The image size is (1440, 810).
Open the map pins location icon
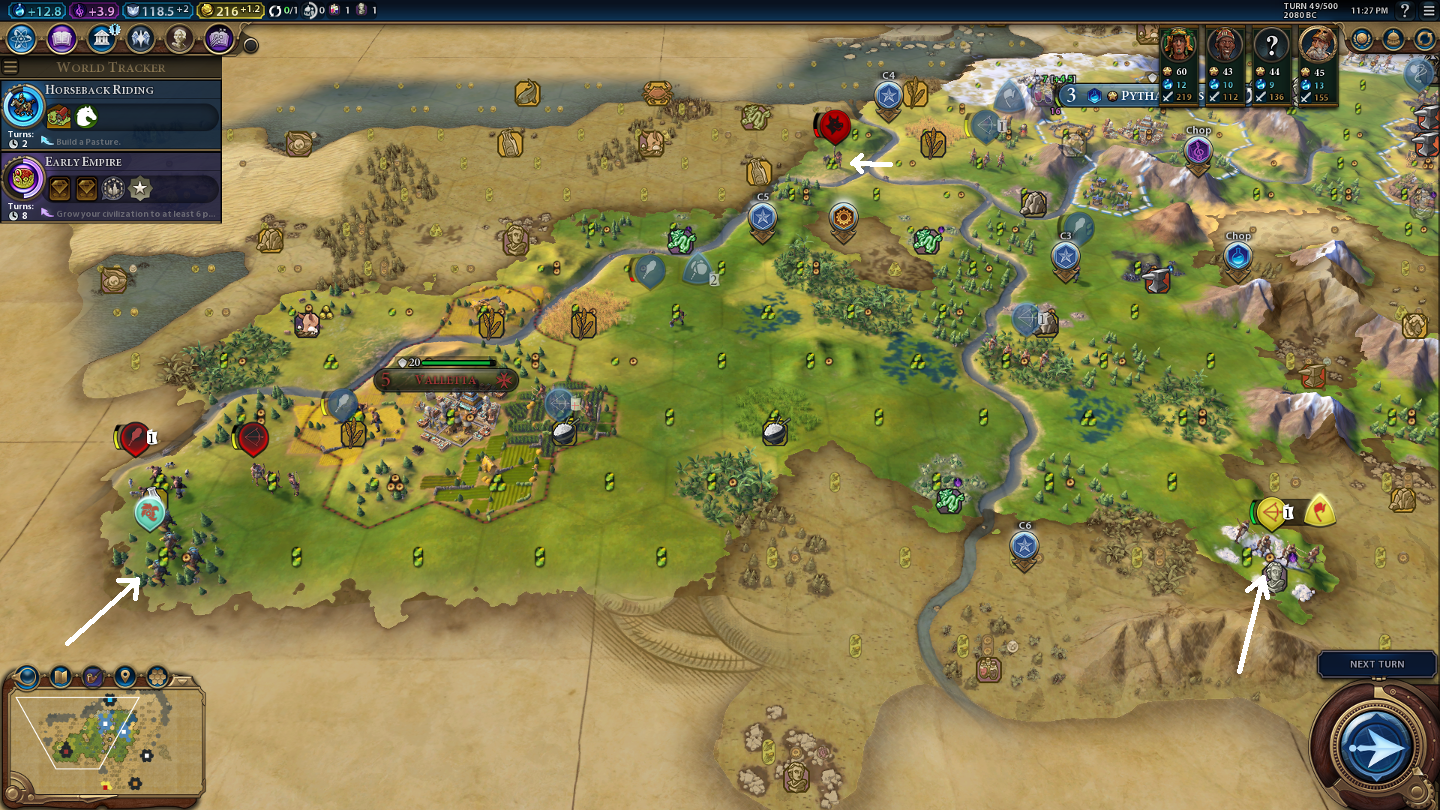pos(125,677)
